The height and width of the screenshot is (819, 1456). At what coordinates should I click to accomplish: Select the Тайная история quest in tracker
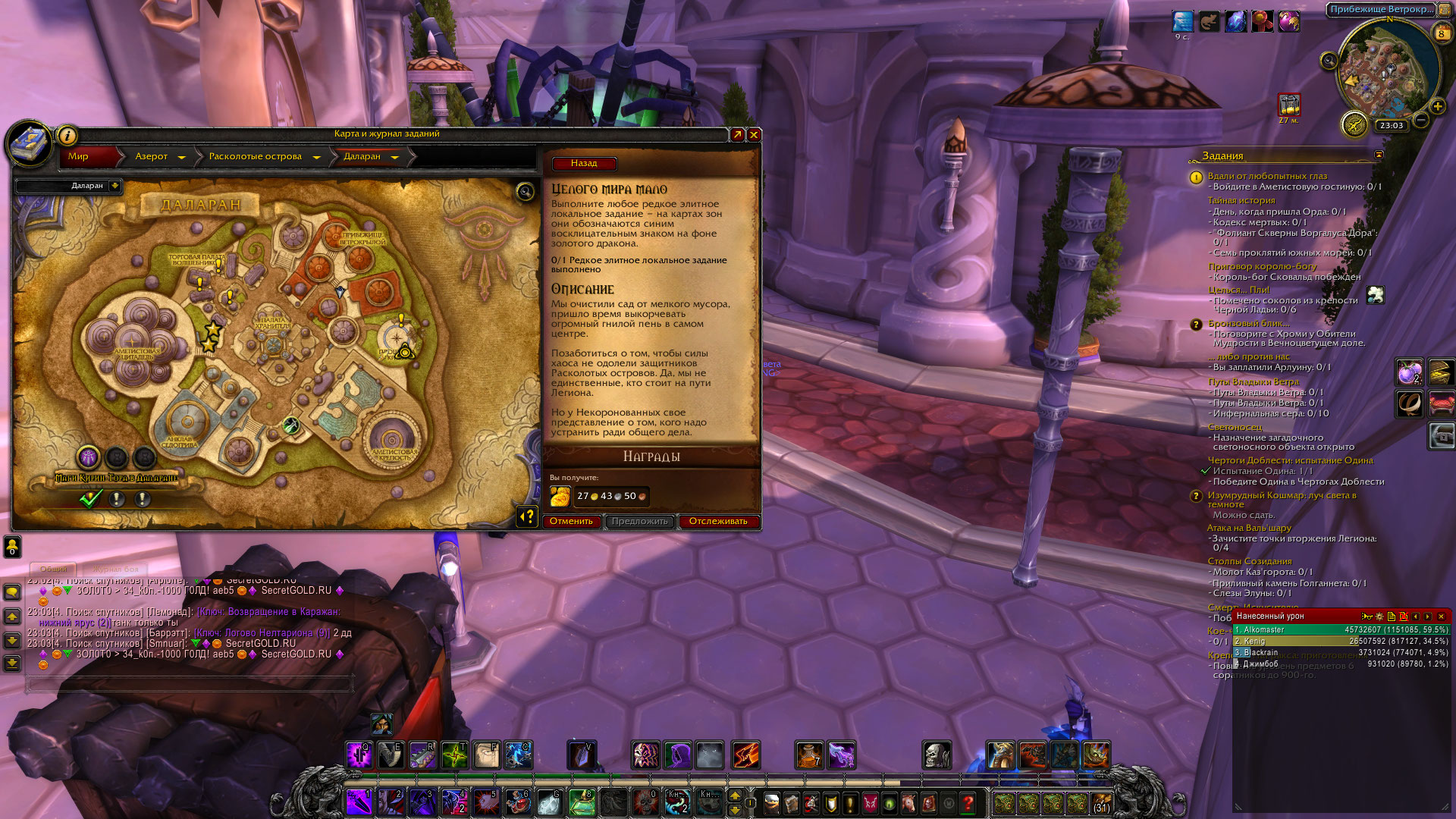pos(1241,200)
